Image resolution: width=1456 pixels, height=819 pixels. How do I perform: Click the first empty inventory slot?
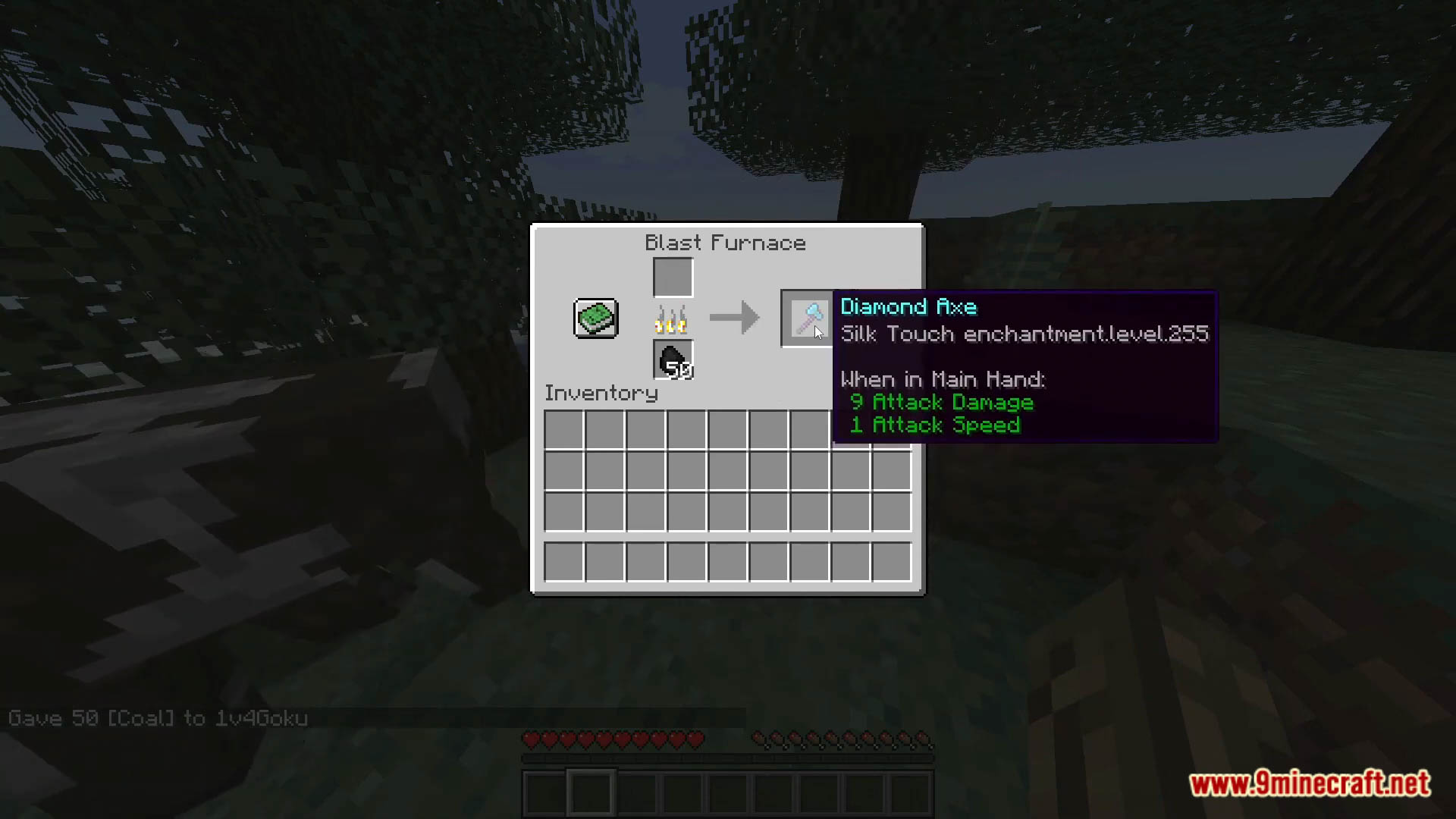click(x=563, y=428)
